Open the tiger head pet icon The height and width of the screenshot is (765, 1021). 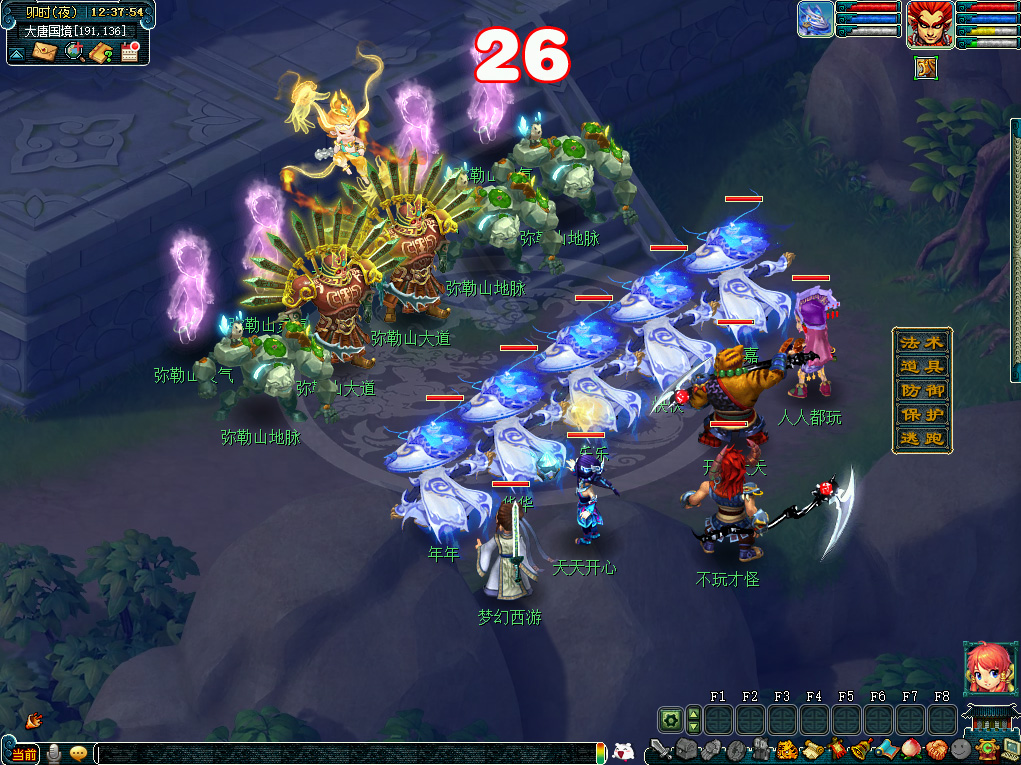(787, 749)
